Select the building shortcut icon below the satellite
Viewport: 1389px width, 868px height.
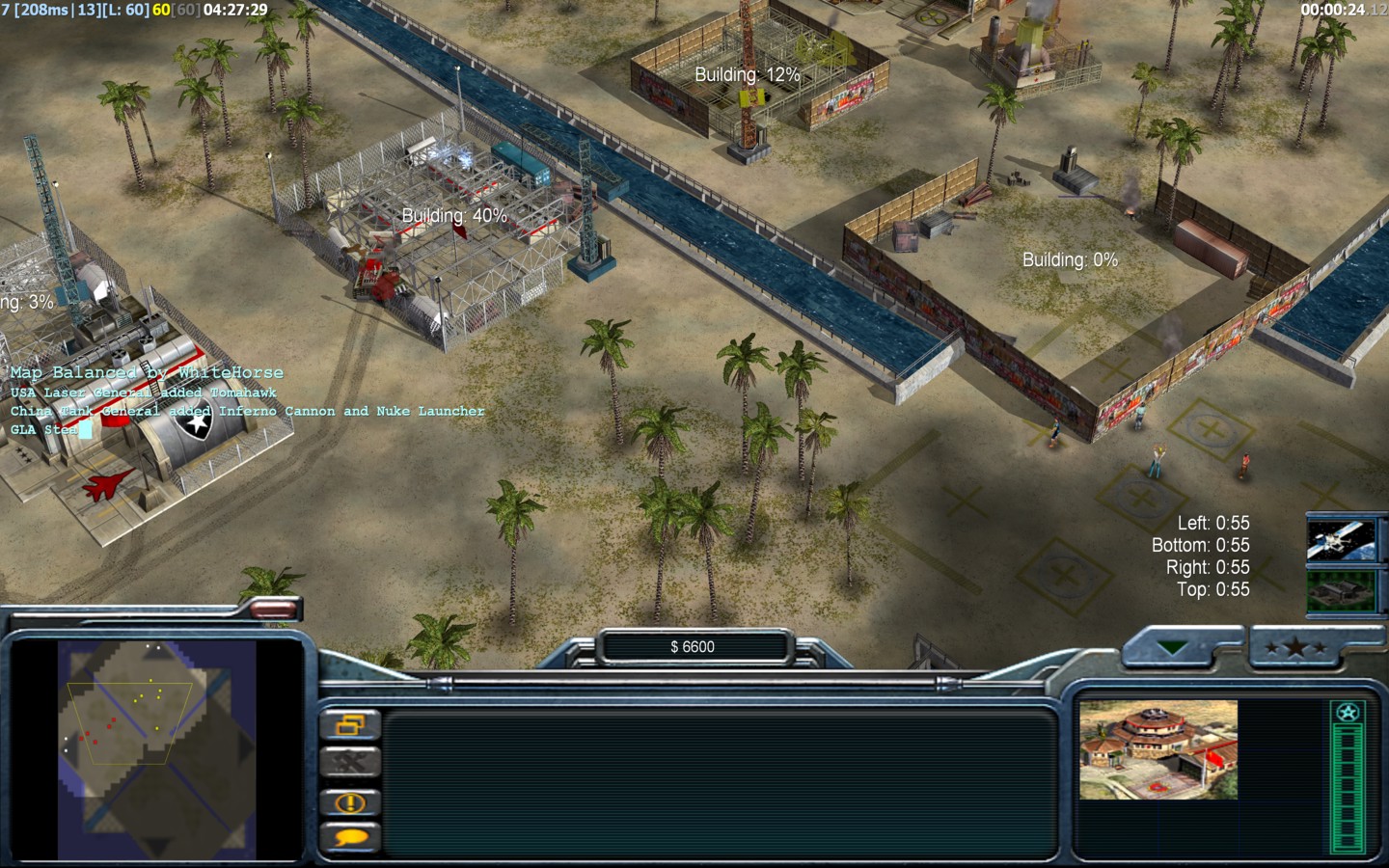pos(1340,590)
